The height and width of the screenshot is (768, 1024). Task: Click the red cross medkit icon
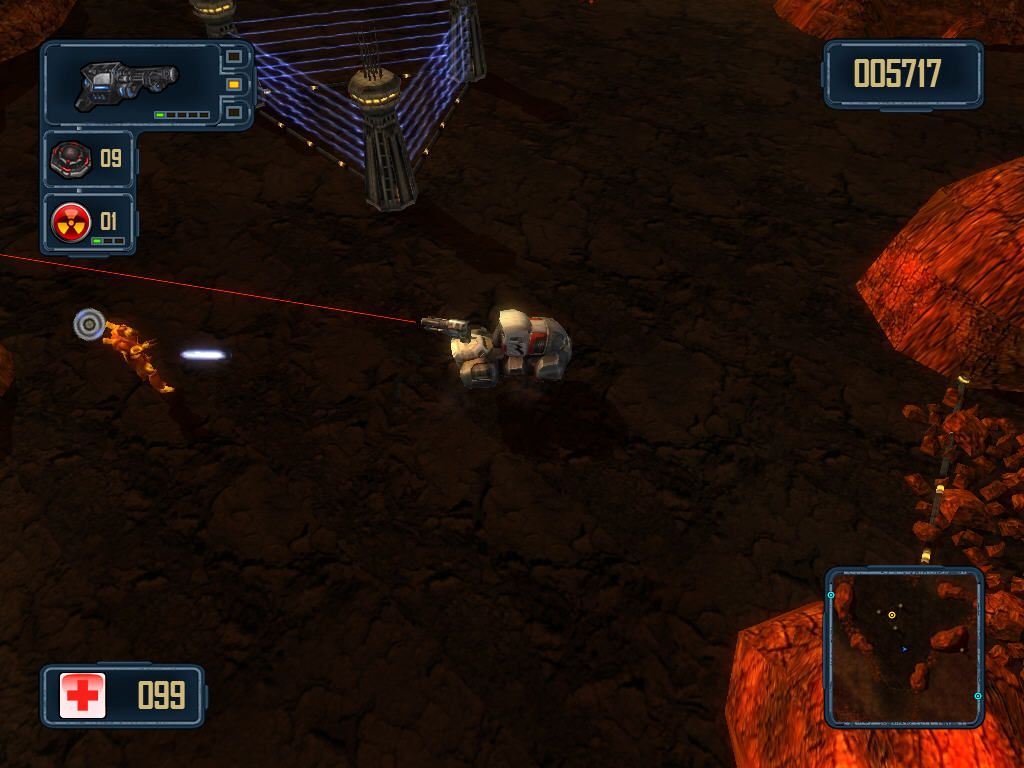click(82, 695)
